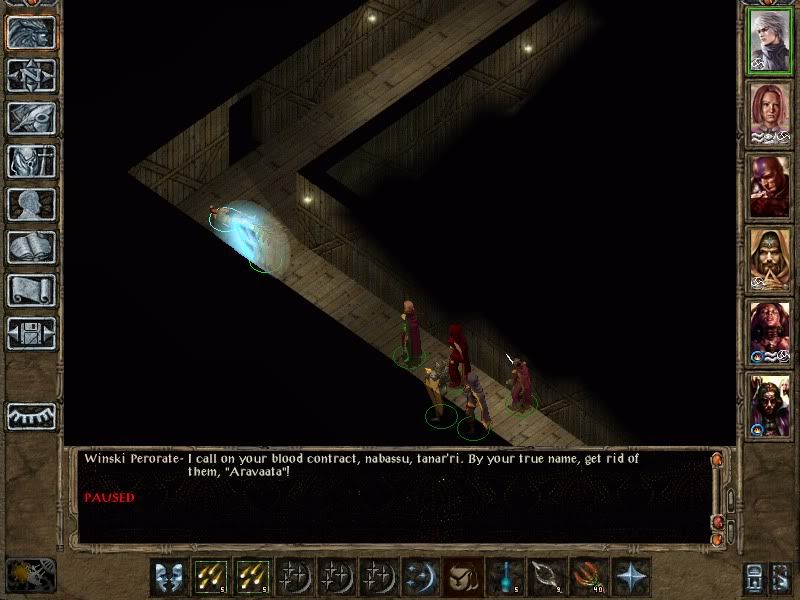This screenshot has height=600, width=800.
Task: Use the blue potion quick item
Action: [506, 578]
